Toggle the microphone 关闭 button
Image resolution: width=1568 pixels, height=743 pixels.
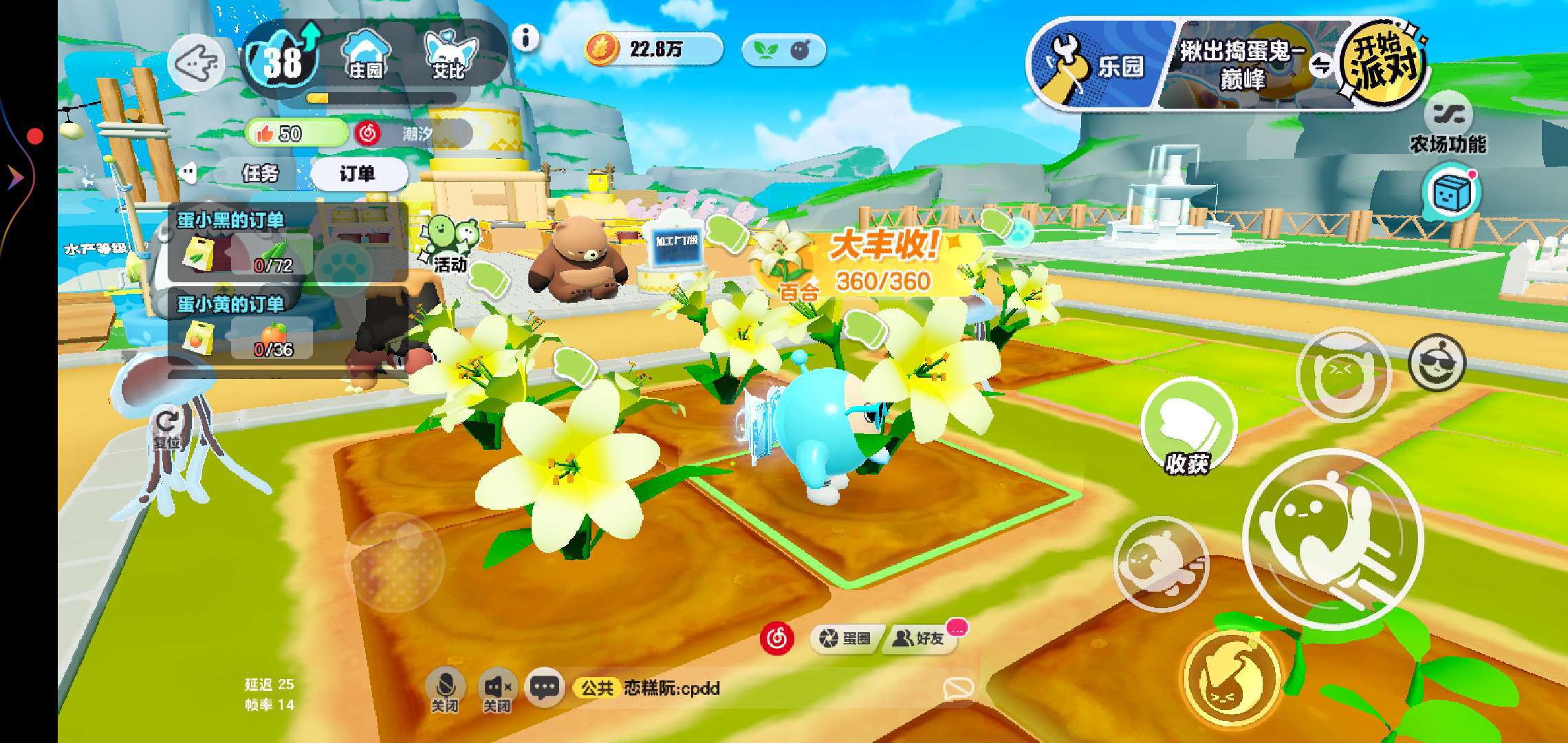pos(445,689)
